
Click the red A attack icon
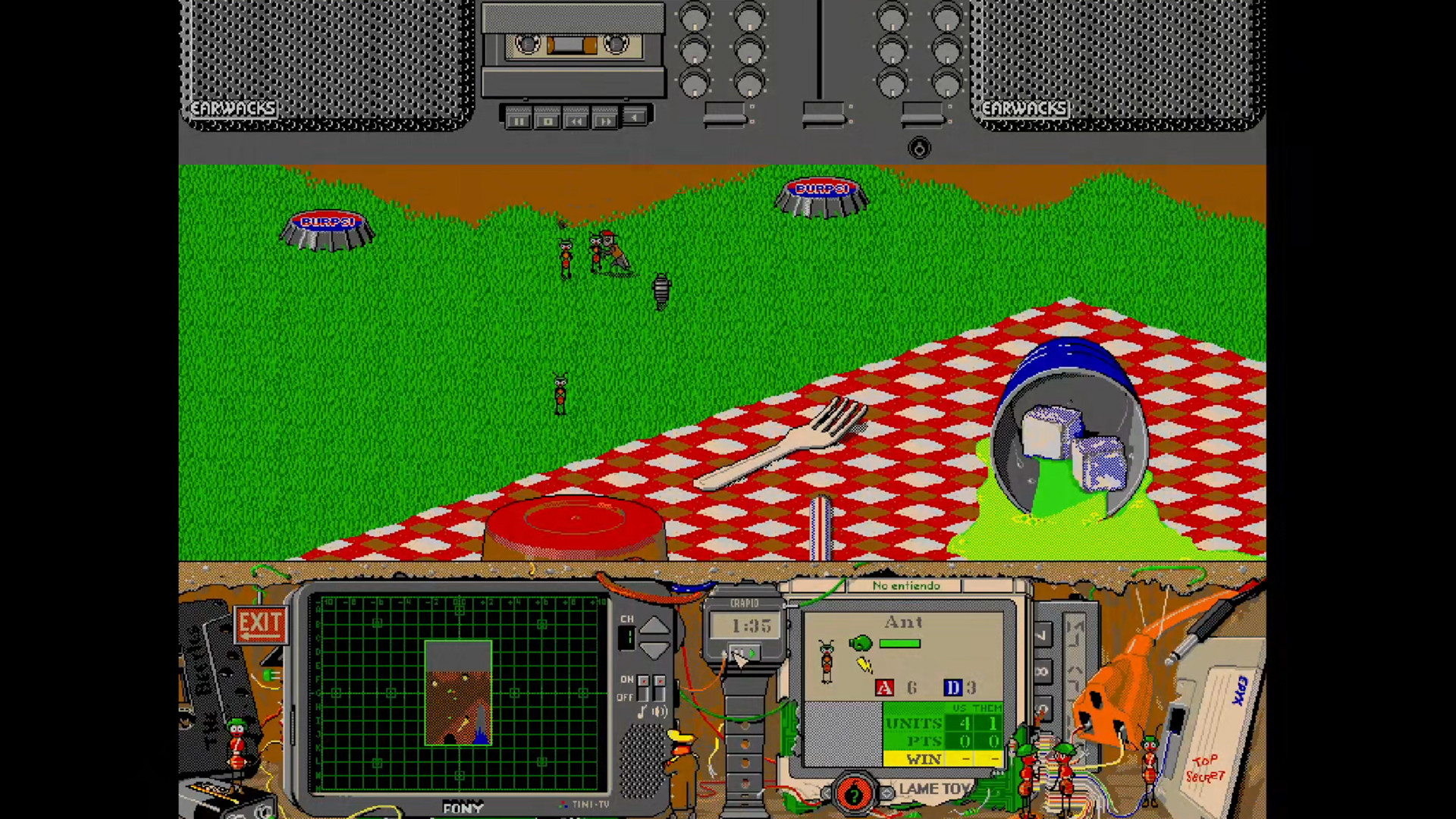(884, 687)
